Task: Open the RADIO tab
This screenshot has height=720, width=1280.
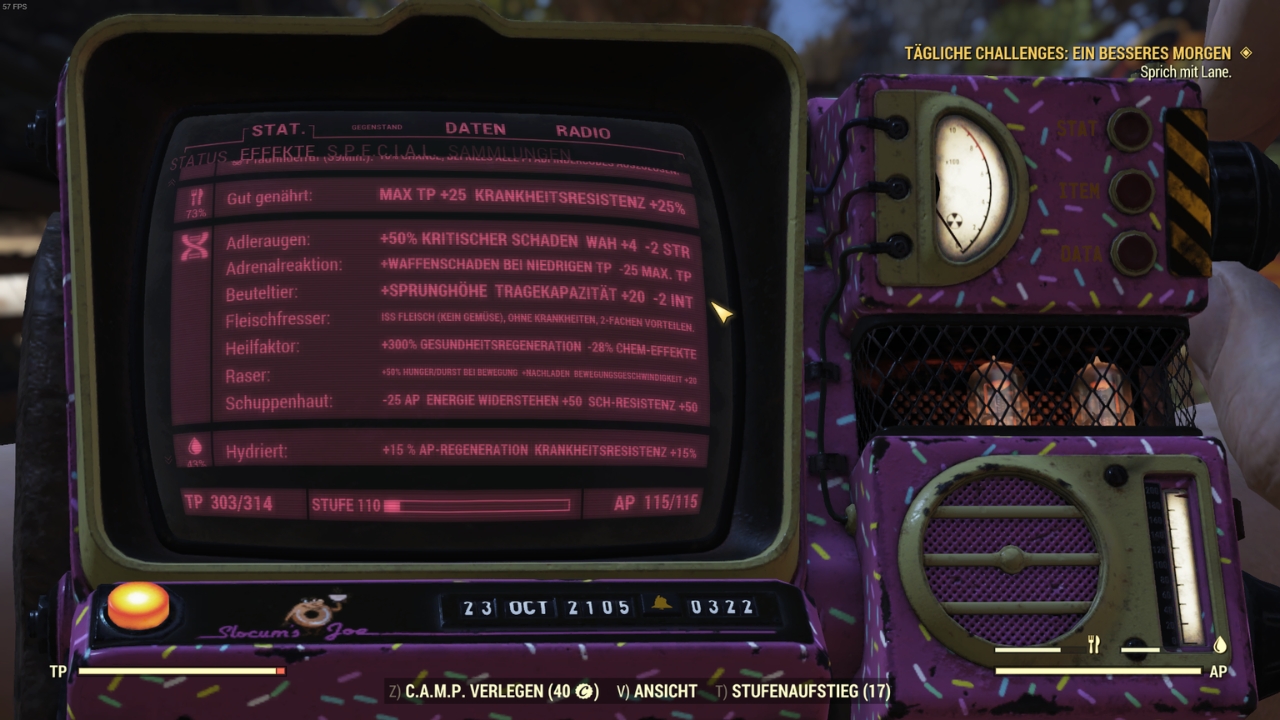Action: point(583,131)
